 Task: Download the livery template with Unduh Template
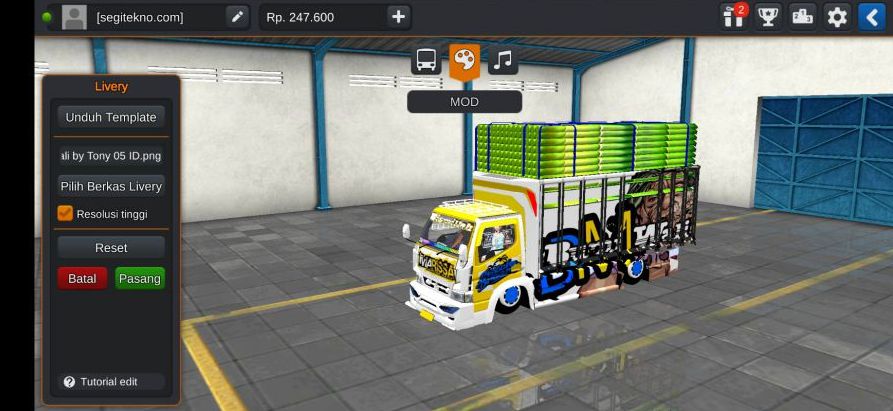pyautogui.click(x=111, y=117)
